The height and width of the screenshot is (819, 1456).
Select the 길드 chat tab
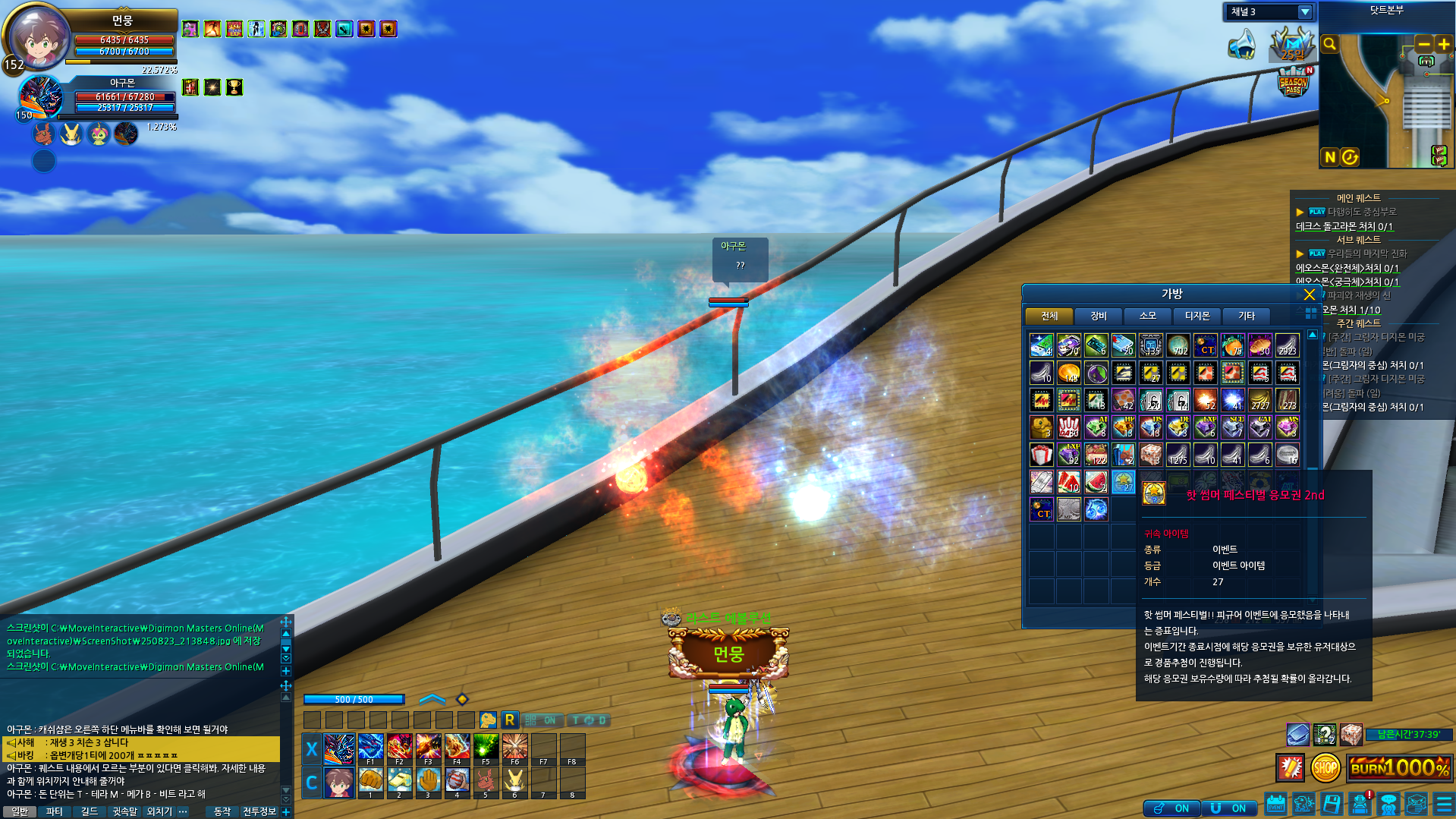(x=90, y=811)
